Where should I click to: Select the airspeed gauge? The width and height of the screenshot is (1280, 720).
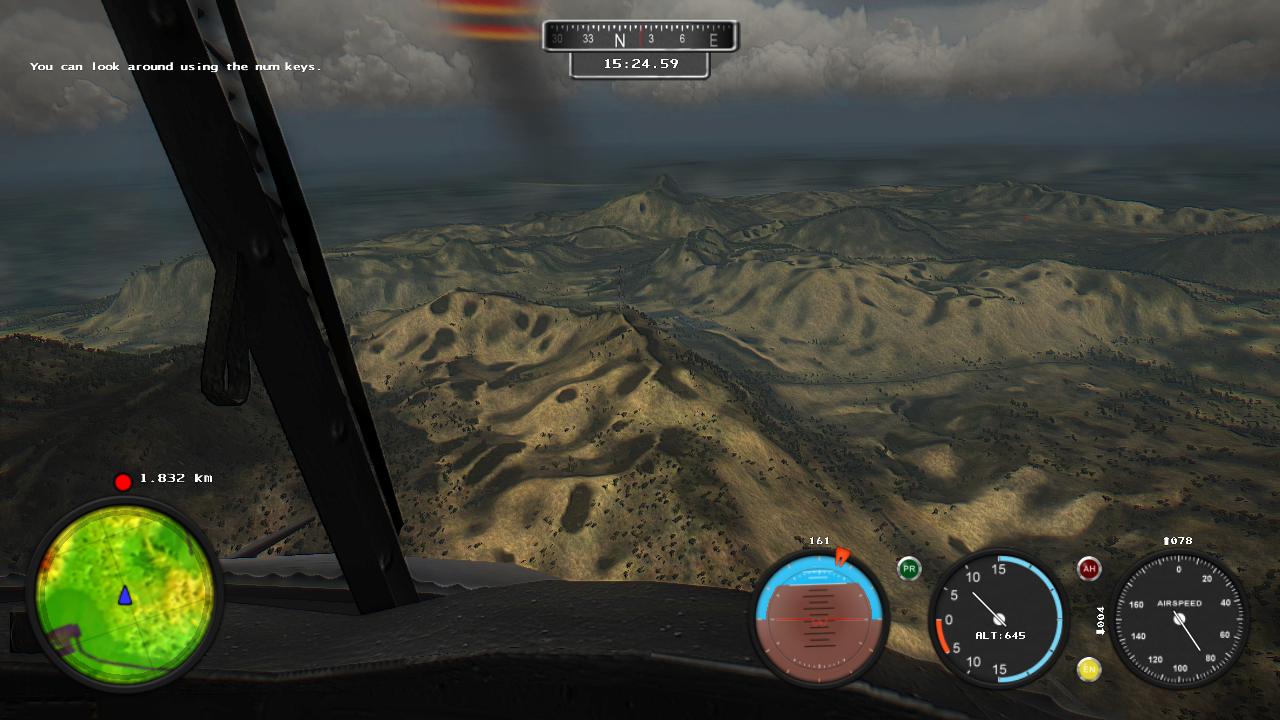point(1179,619)
